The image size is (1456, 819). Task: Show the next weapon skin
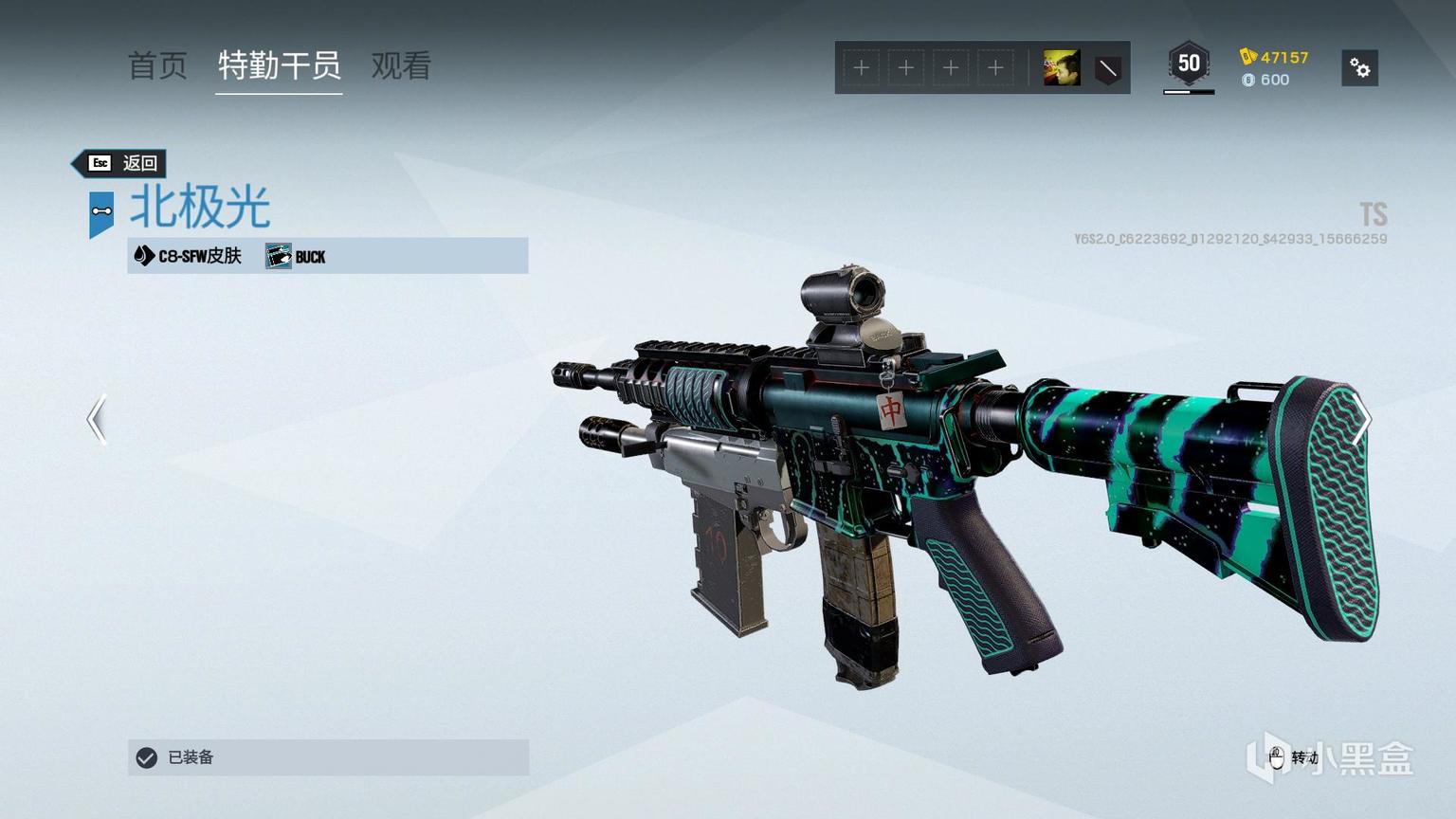click(x=1361, y=419)
